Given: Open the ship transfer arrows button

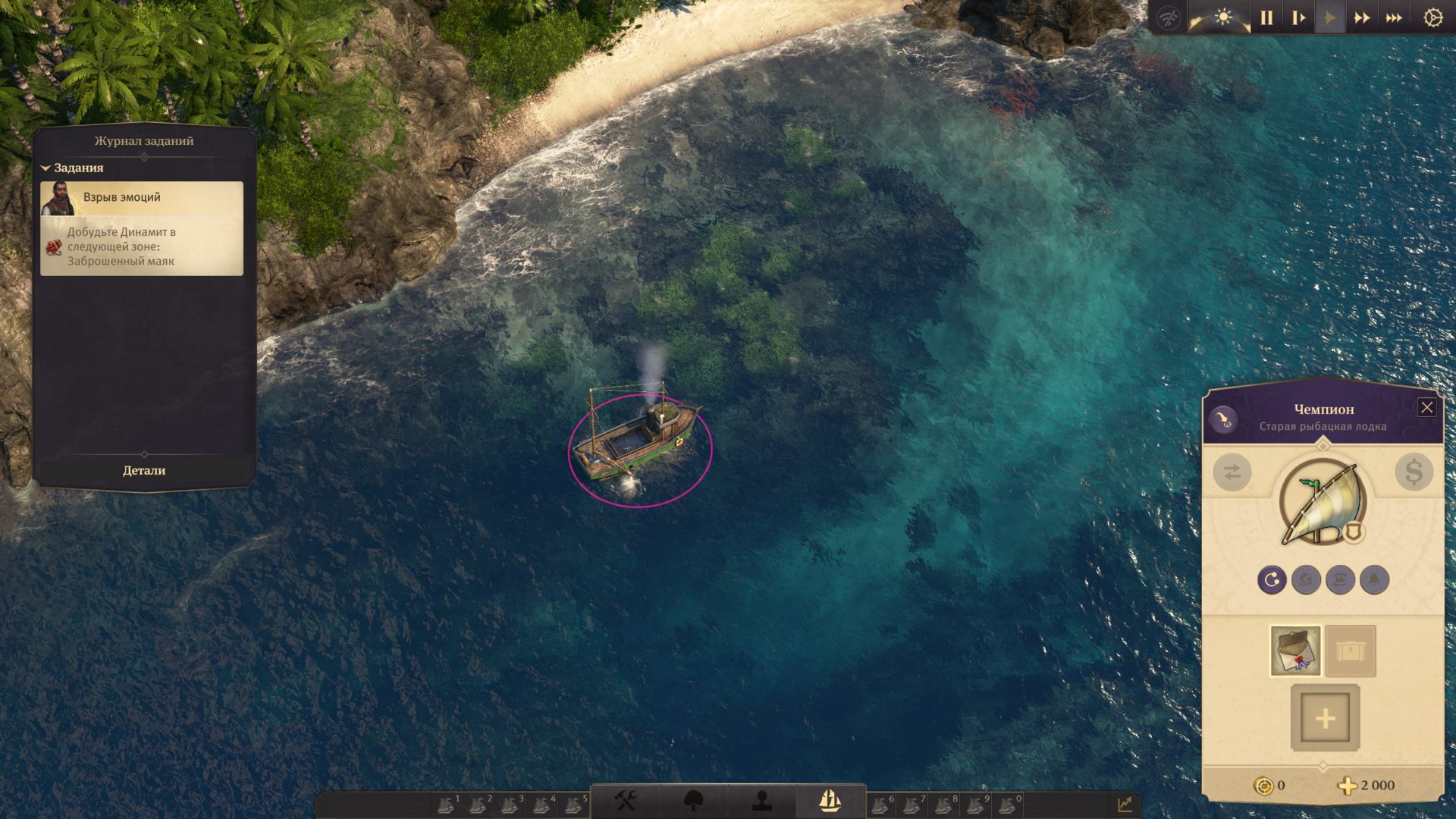Looking at the screenshot, I should click(1232, 472).
